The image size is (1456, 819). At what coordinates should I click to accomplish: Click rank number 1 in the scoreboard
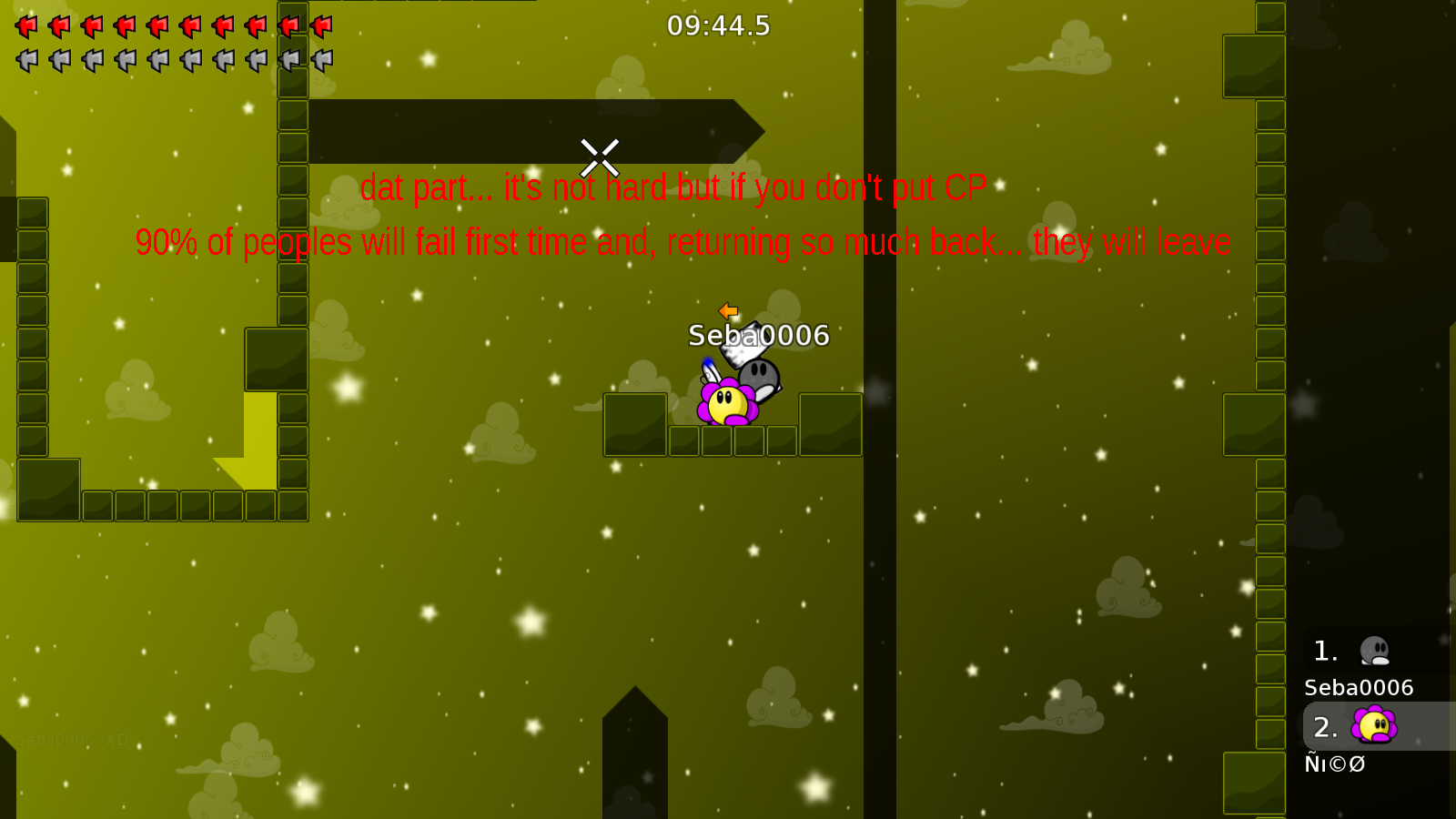pyautogui.click(x=1324, y=650)
